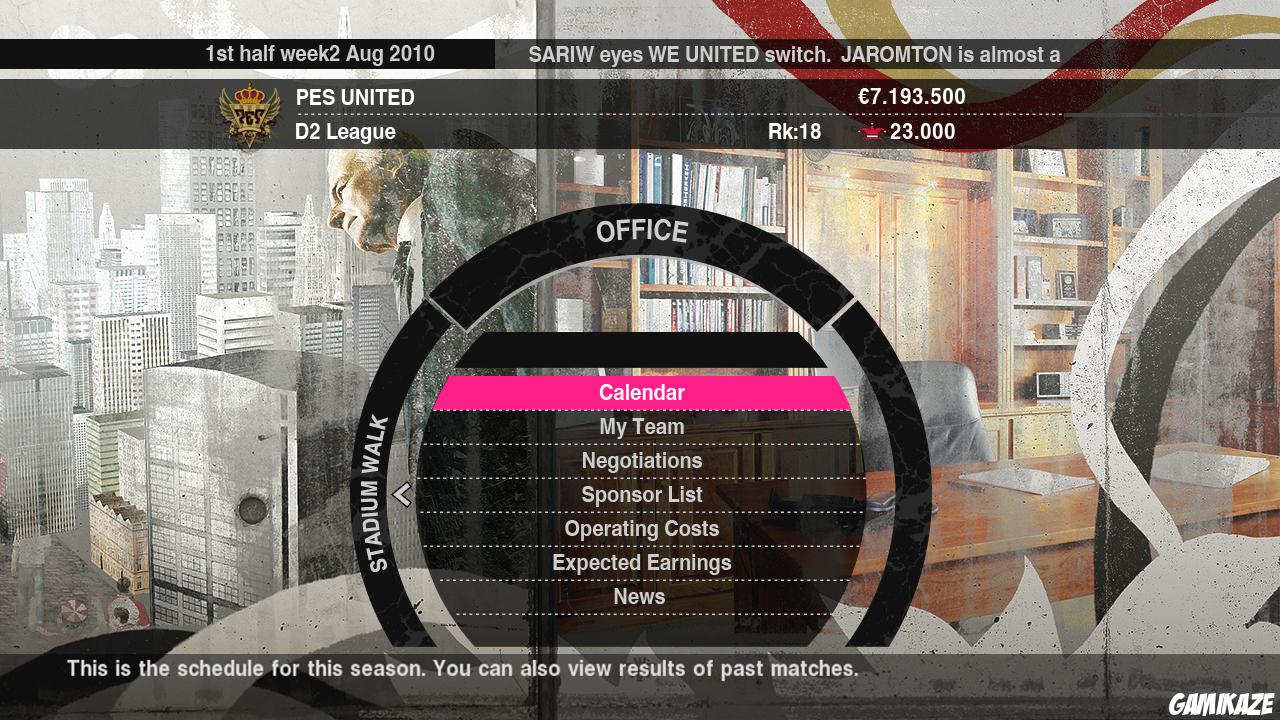Screen dimensions: 1280x720
Task: Select the OFFICE ring segment header
Action: click(642, 231)
